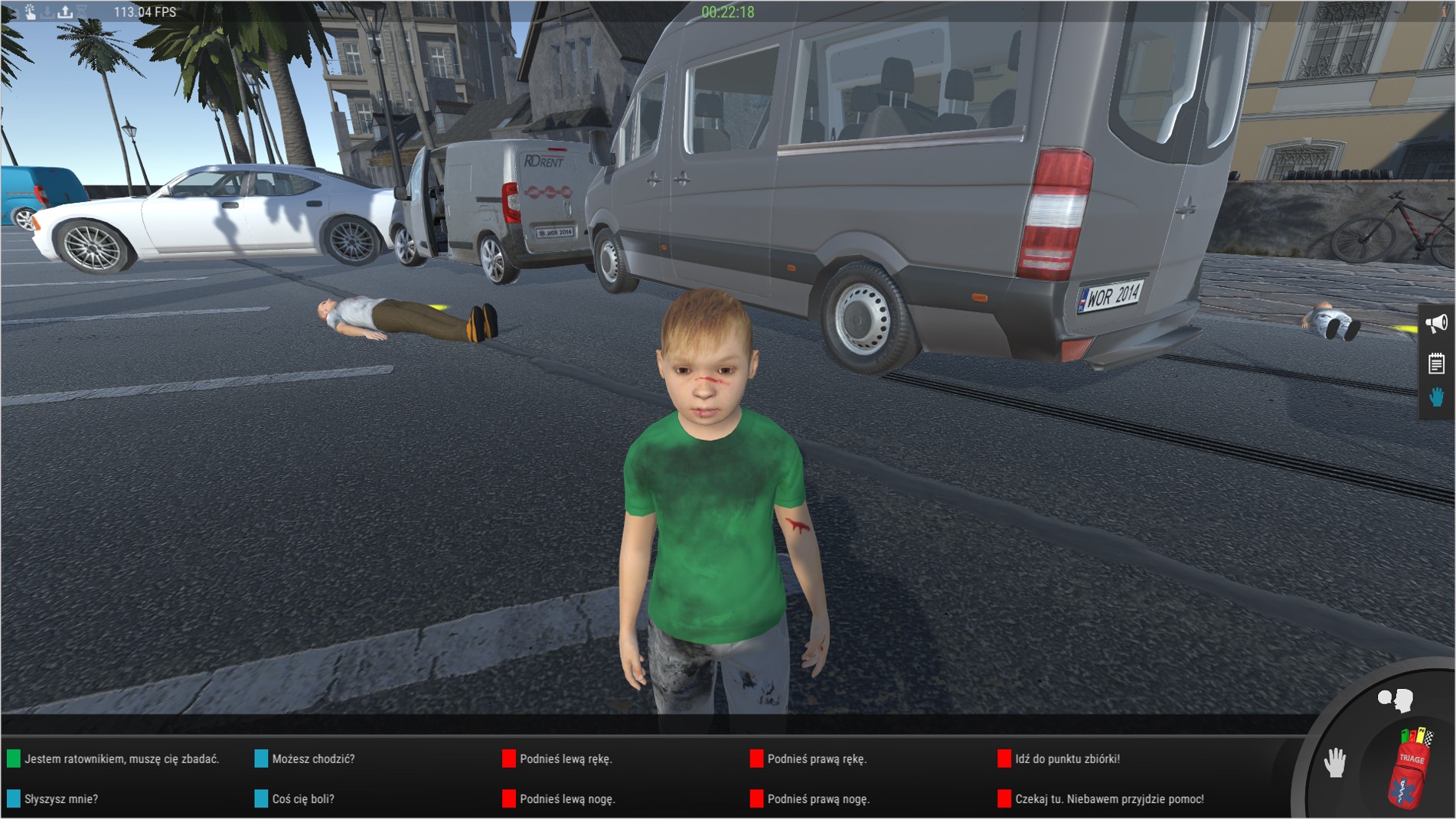Choose "Podnieś prawą rękę." command
Image resolution: width=1456 pixels, height=819 pixels.
816,759
